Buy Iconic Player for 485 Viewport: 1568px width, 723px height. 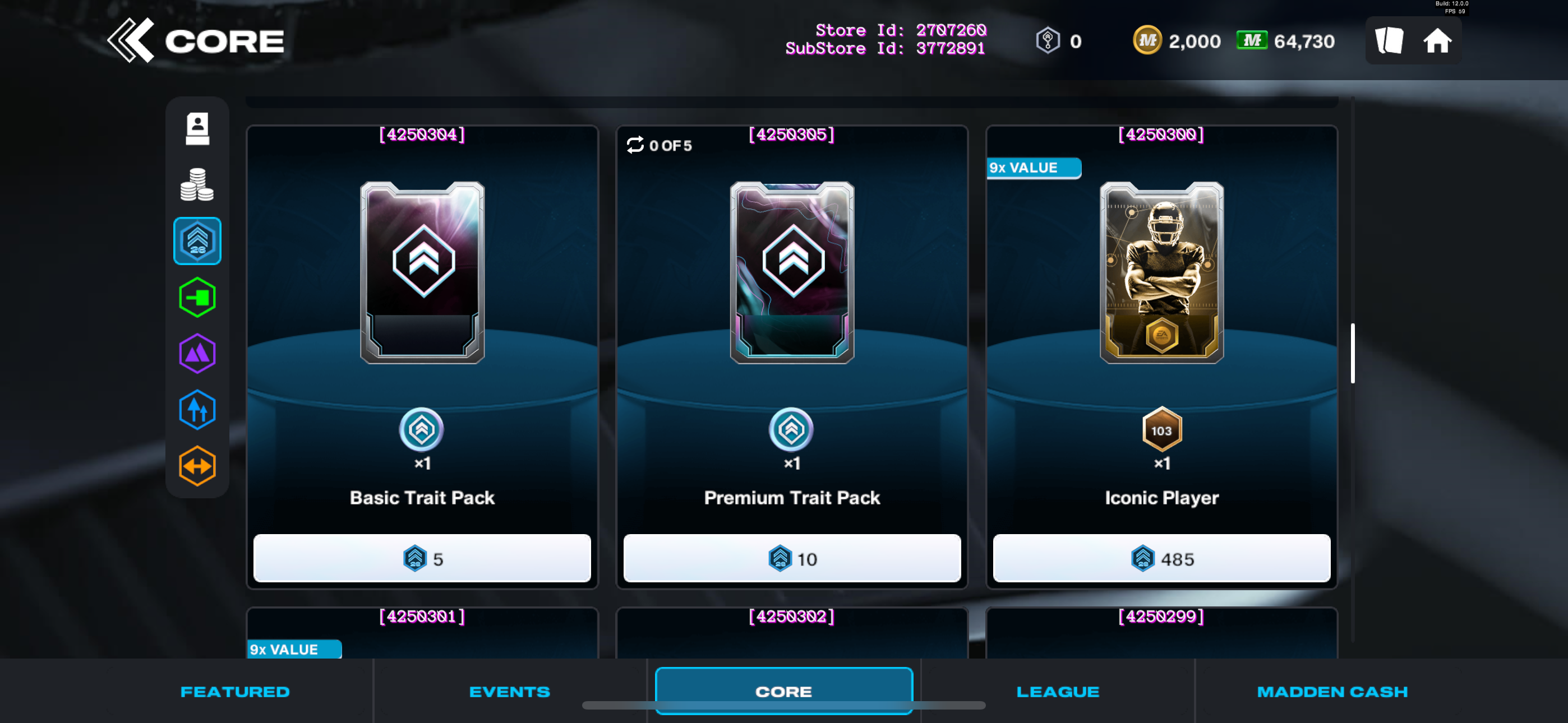point(1161,558)
